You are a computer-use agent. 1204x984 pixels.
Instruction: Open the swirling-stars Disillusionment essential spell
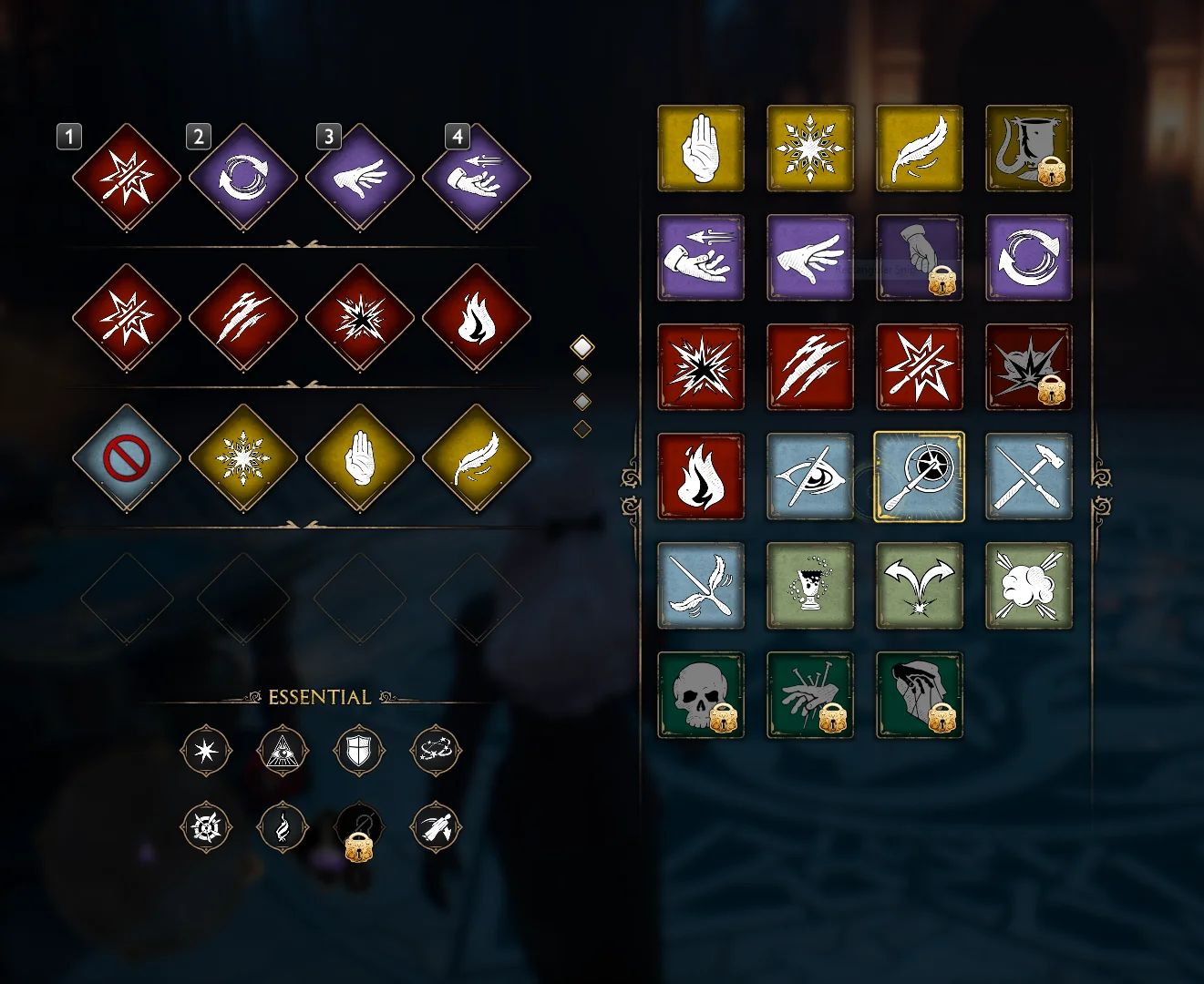click(x=435, y=752)
